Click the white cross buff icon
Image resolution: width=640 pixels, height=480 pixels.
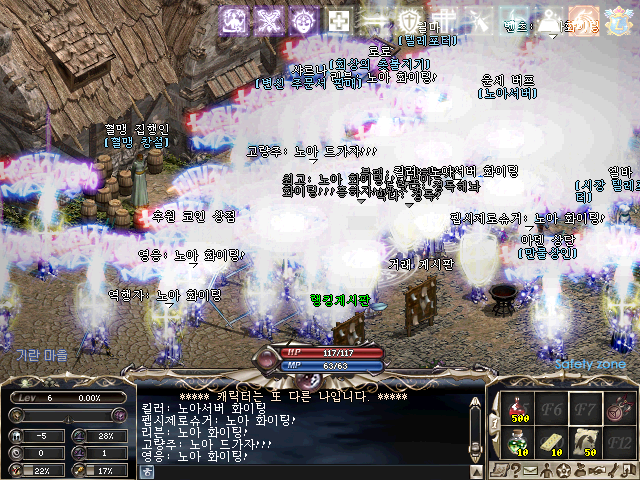pyautogui.click(x=340, y=20)
